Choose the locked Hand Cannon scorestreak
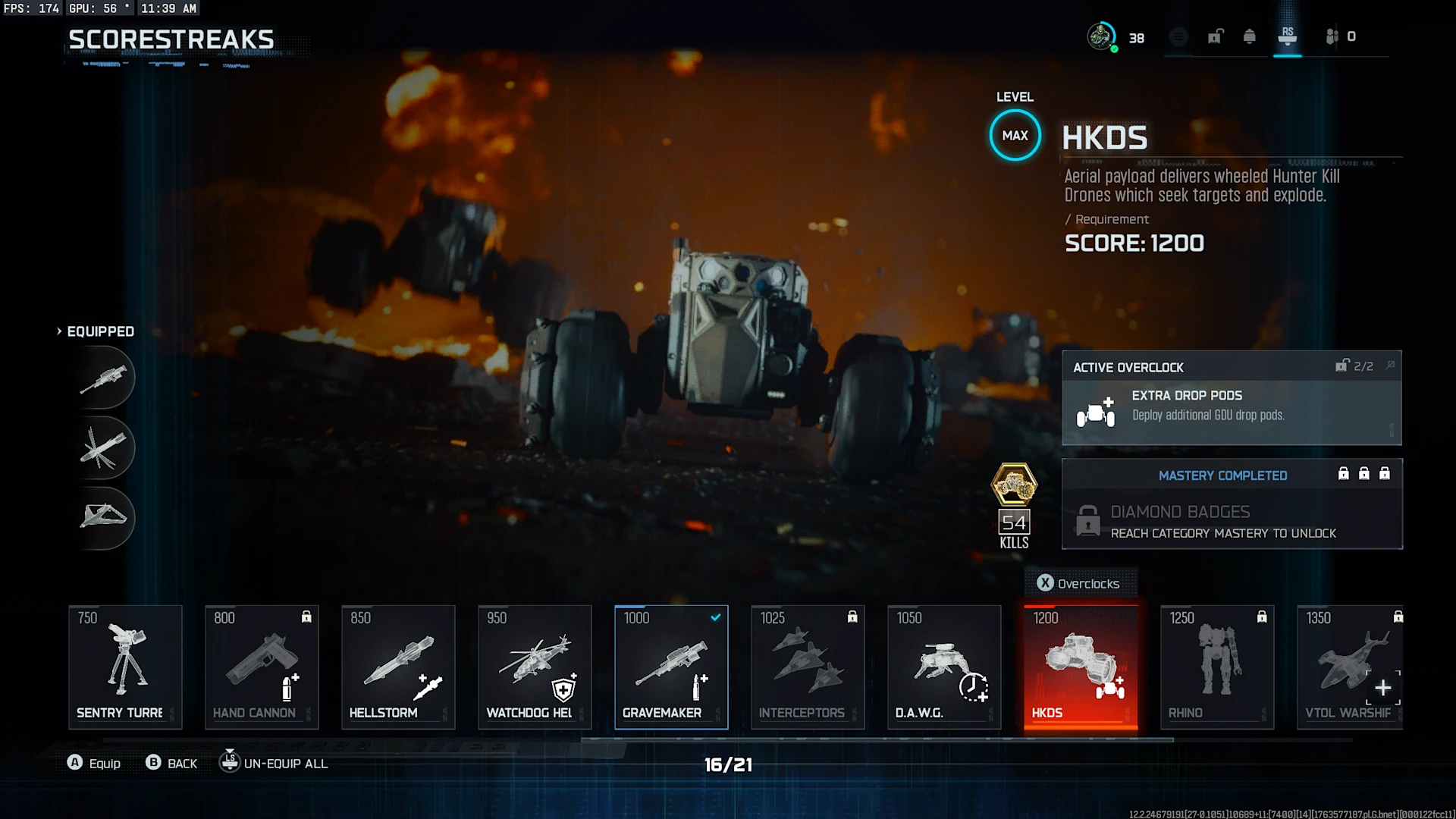Image resolution: width=1456 pixels, height=819 pixels. 262,667
